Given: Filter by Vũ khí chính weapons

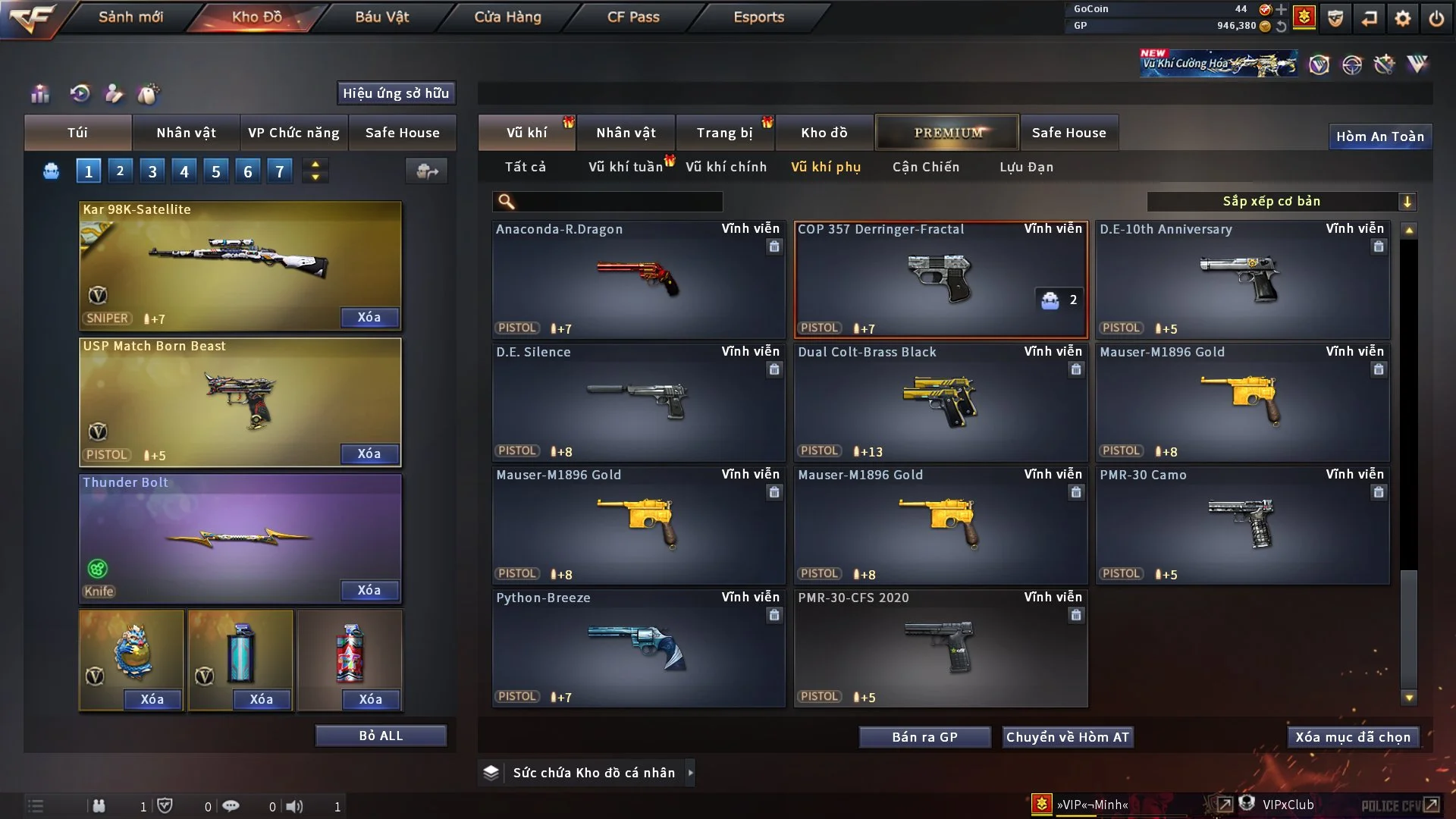Looking at the screenshot, I should coord(726,167).
